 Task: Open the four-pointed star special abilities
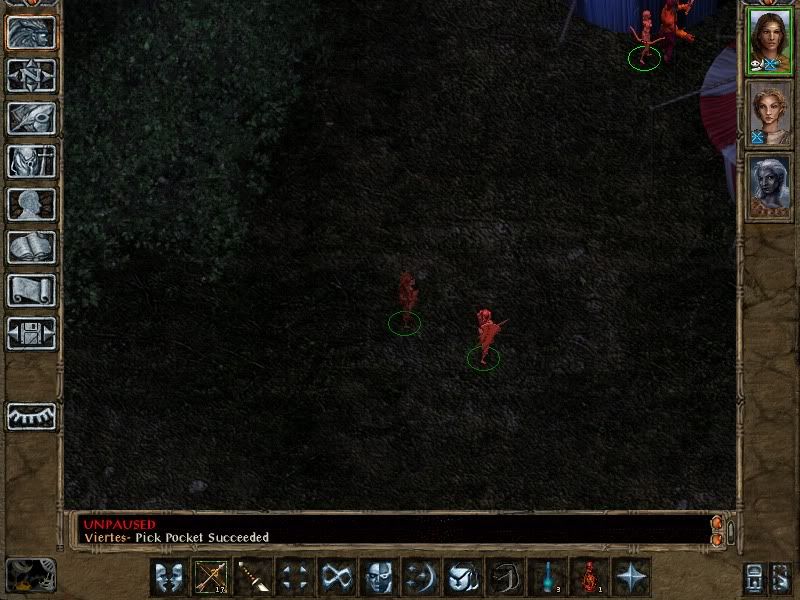click(632, 577)
